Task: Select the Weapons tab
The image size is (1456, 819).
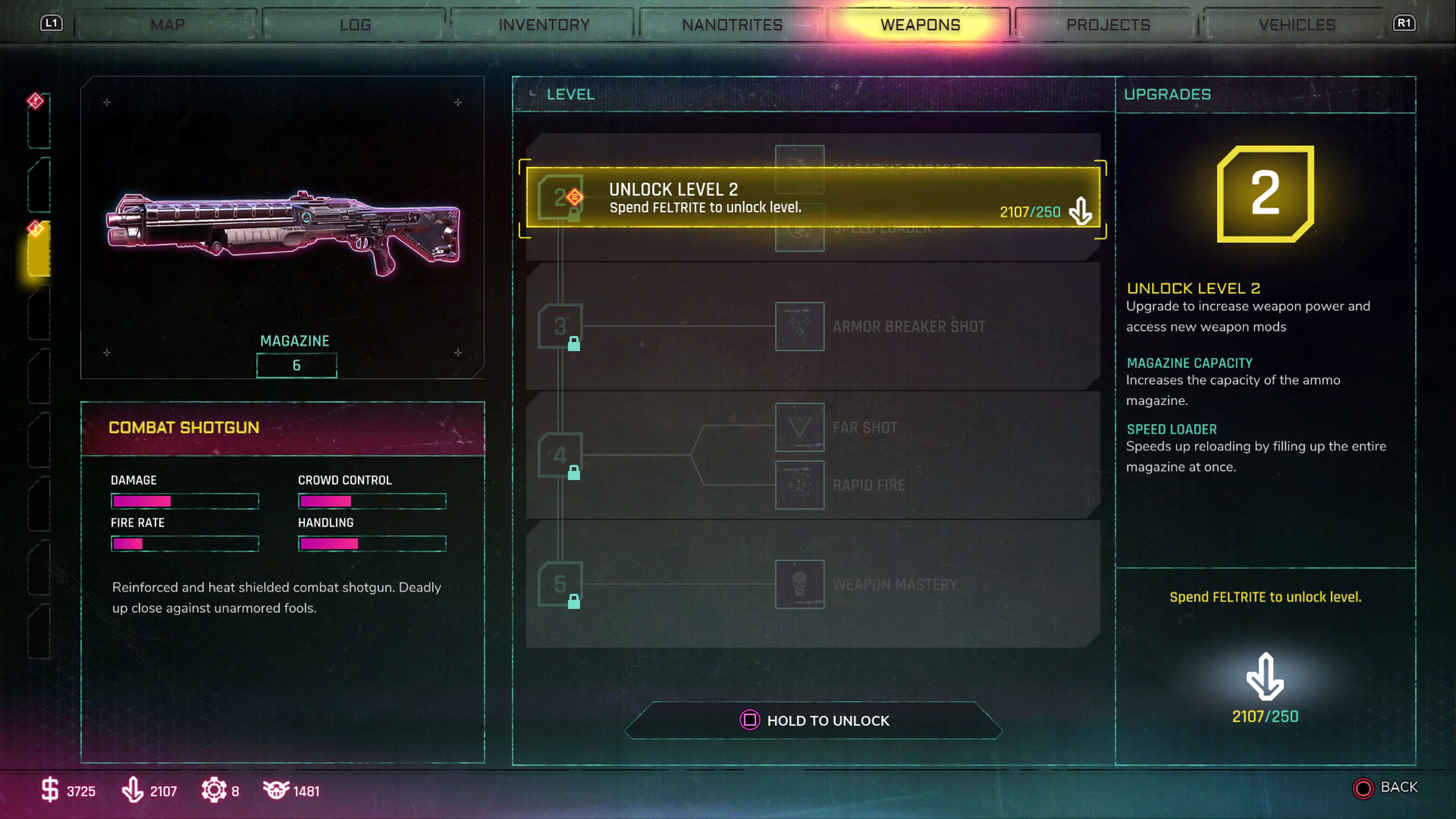Action: pos(920,25)
